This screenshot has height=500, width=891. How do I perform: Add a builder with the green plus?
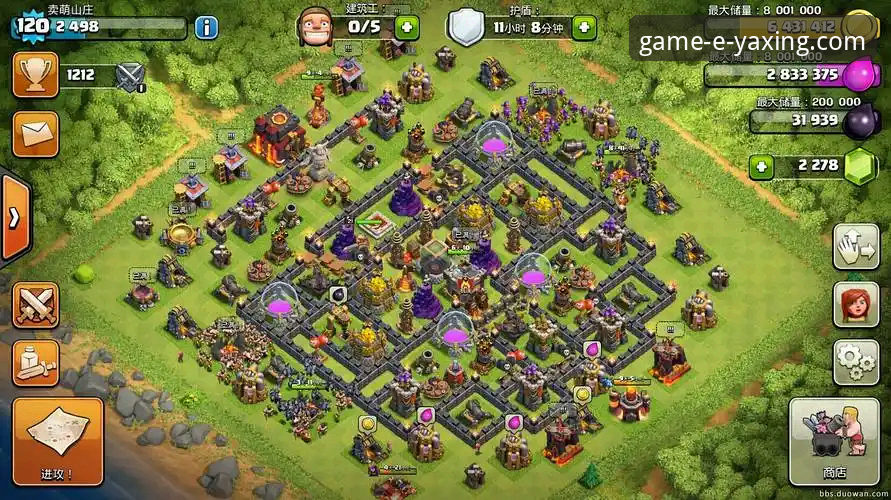(x=406, y=27)
